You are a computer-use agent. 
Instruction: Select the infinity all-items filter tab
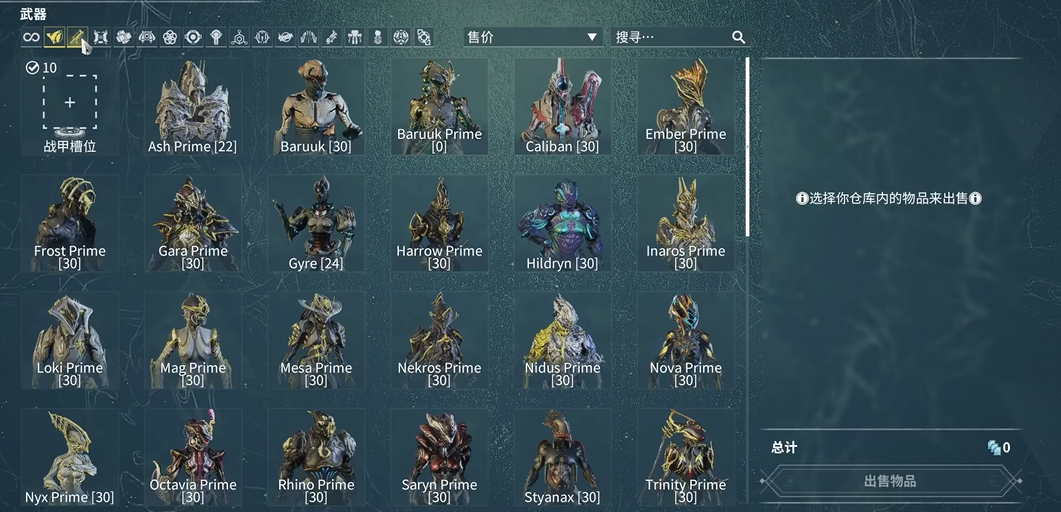tap(31, 38)
